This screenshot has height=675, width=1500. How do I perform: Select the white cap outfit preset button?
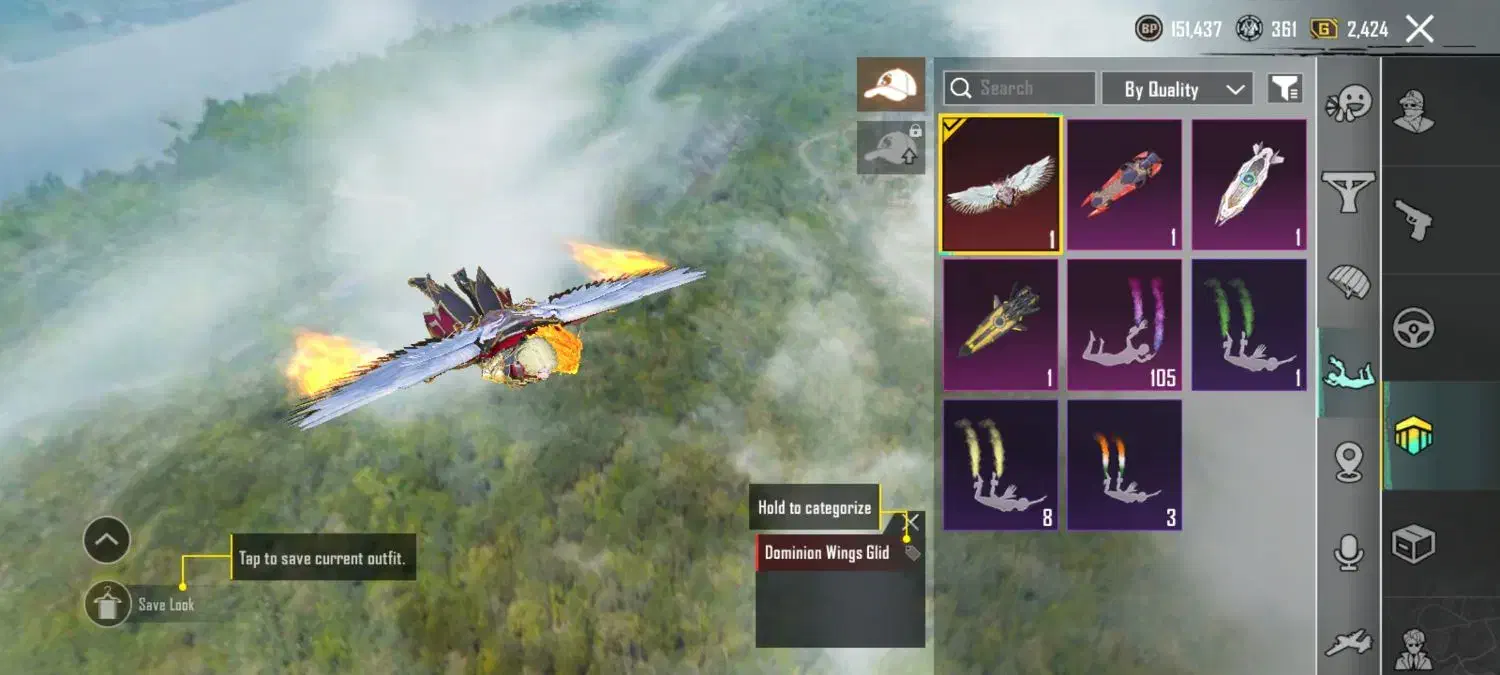click(x=890, y=85)
